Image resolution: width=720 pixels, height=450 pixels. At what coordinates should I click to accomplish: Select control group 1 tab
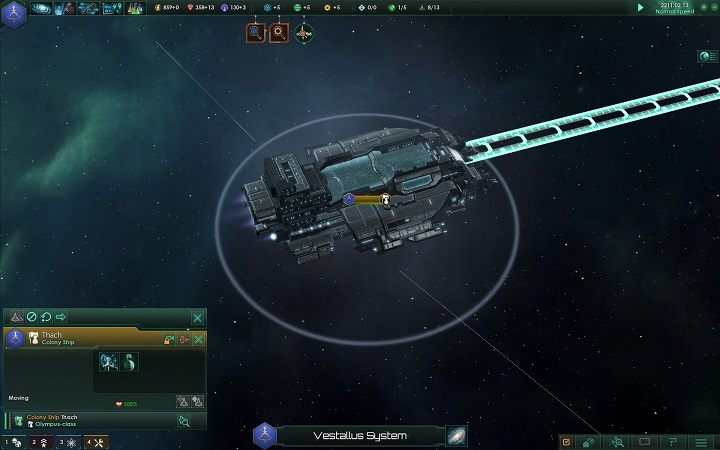pos(12,441)
